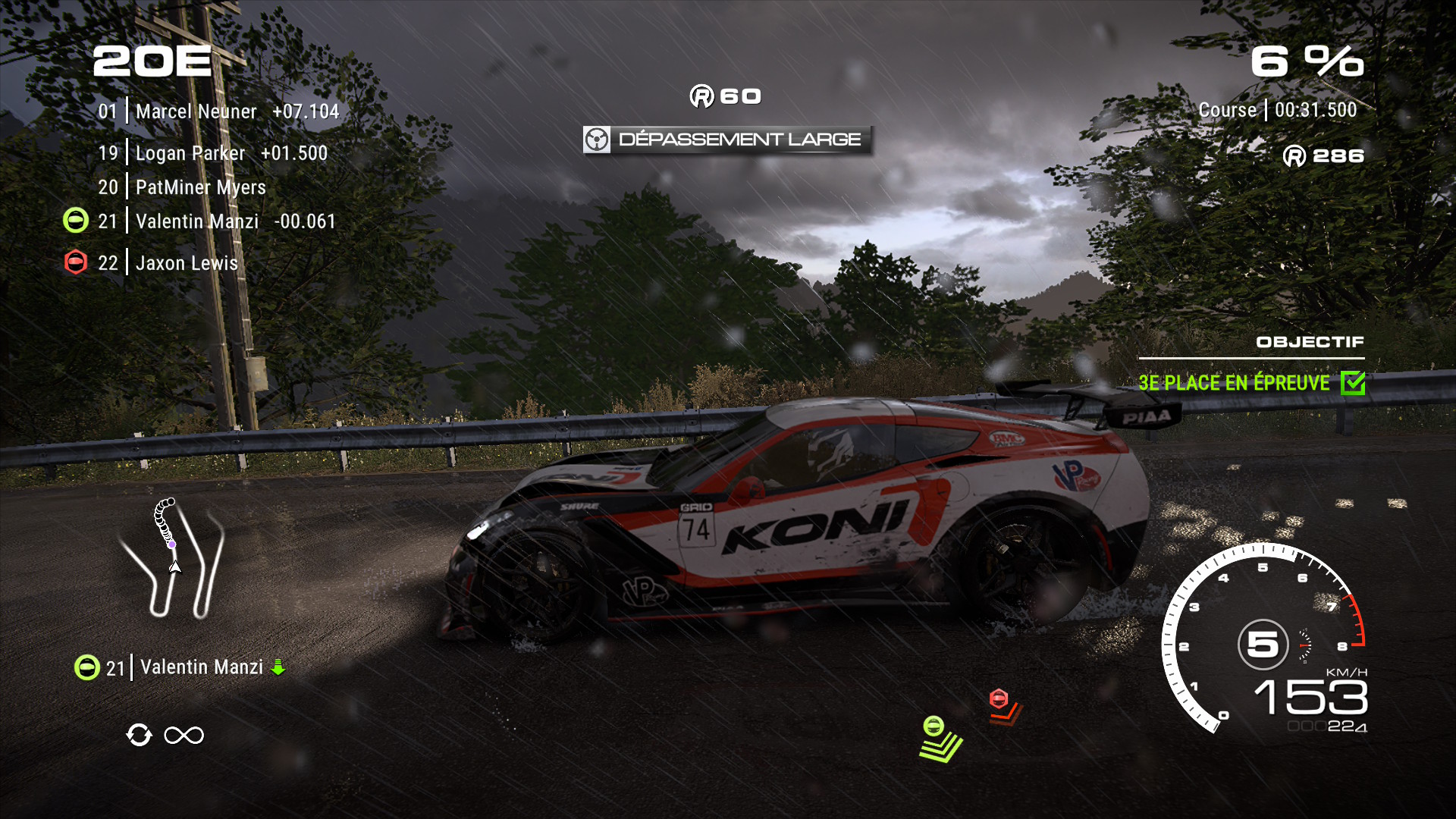Click the OBJECTIF header
Image resolution: width=1456 pixels, height=819 pixels.
[x=1310, y=342]
